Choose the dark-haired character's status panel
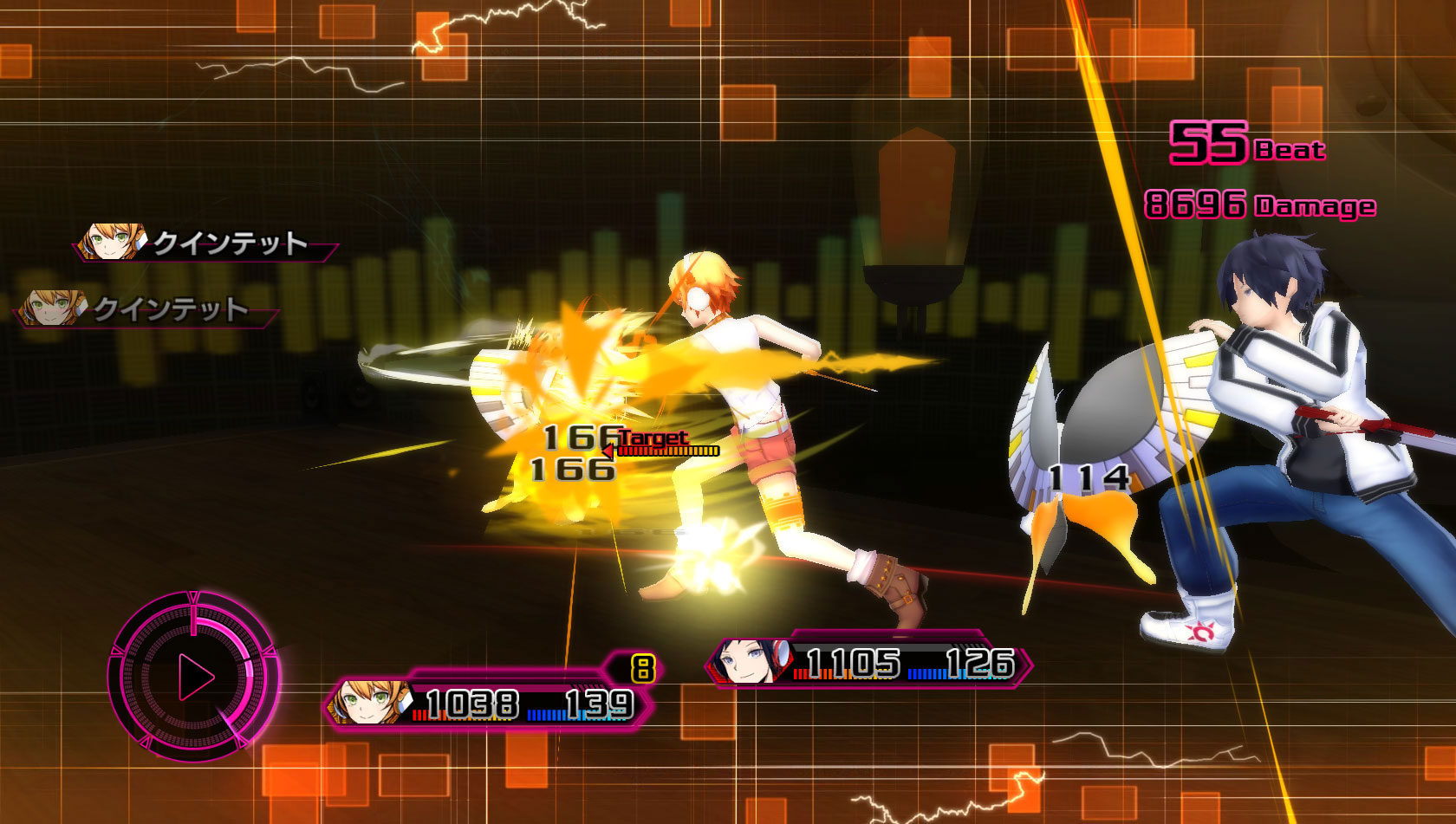 tap(869, 664)
